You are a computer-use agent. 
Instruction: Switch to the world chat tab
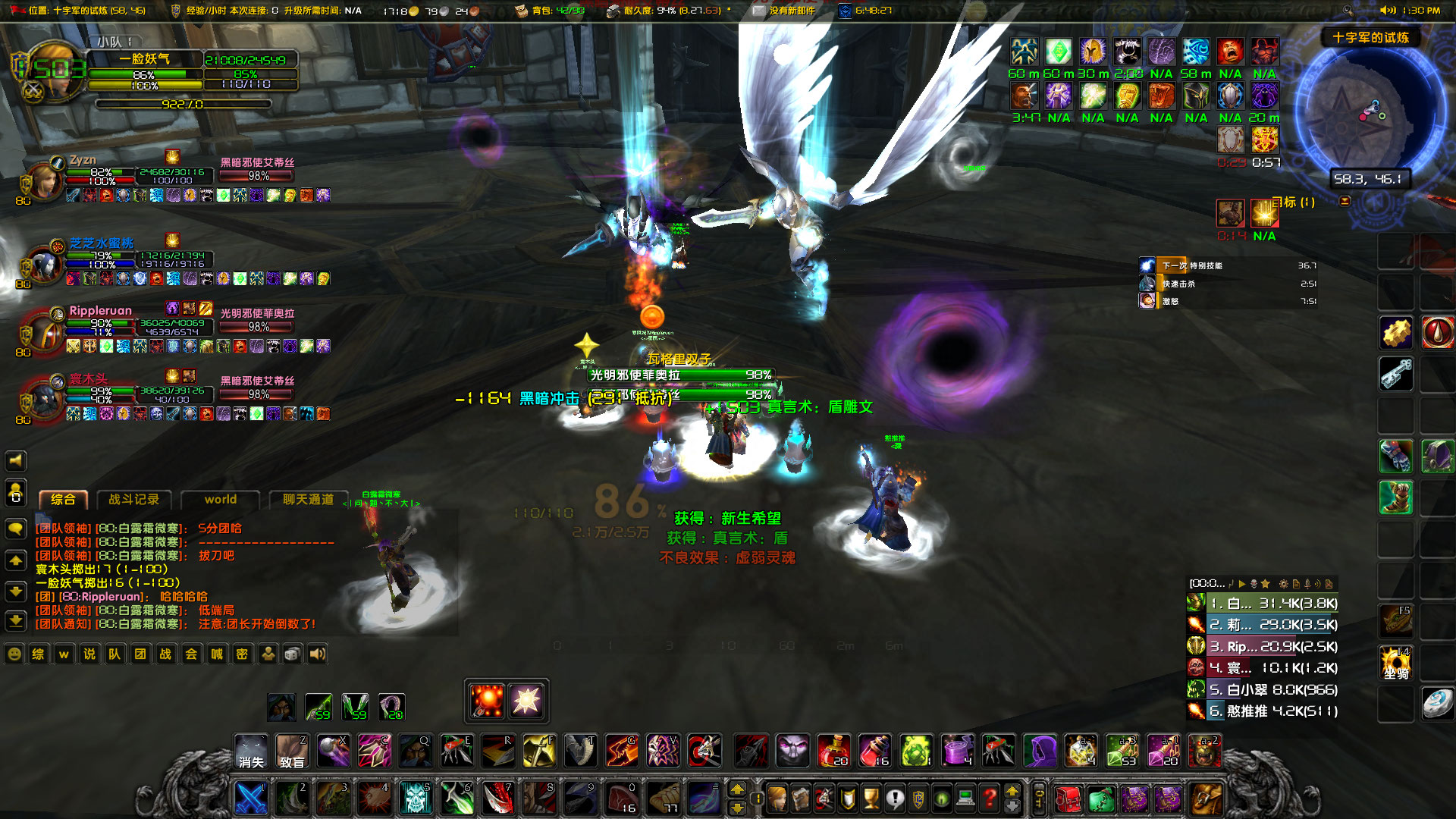(220, 500)
